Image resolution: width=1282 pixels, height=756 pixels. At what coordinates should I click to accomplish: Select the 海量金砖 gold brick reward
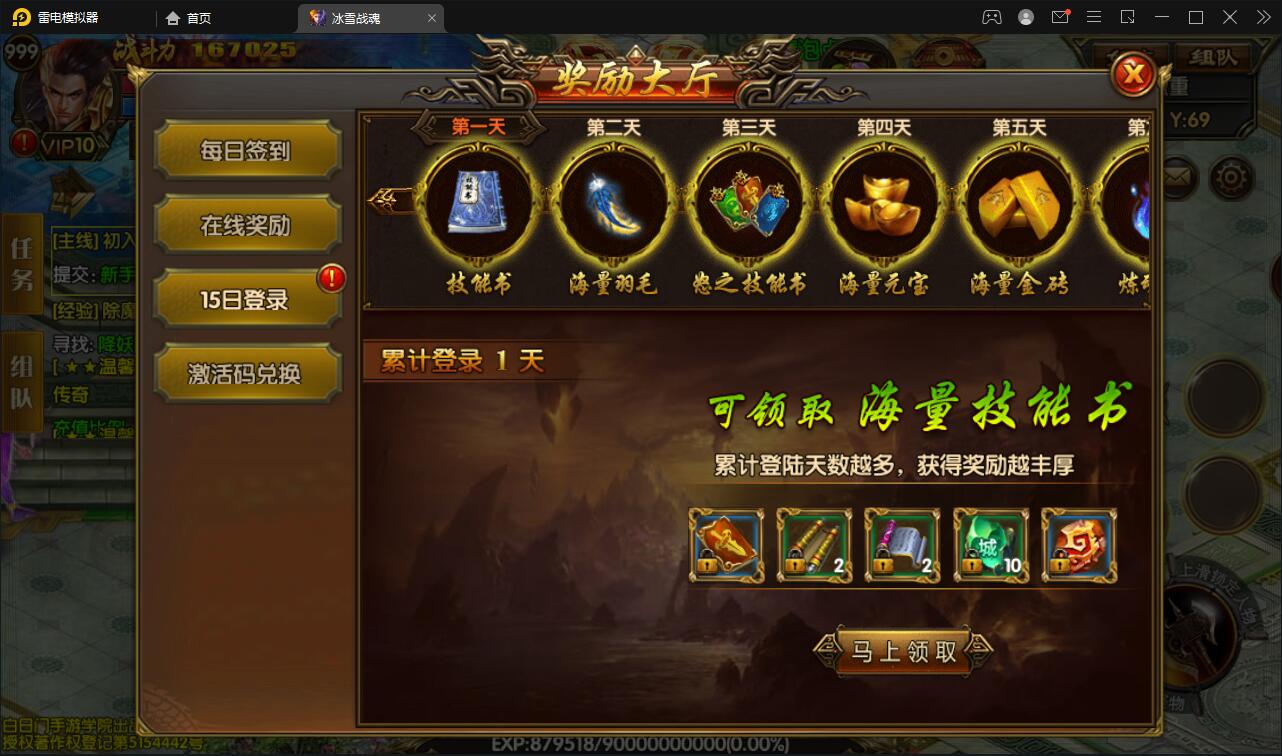point(1018,200)
